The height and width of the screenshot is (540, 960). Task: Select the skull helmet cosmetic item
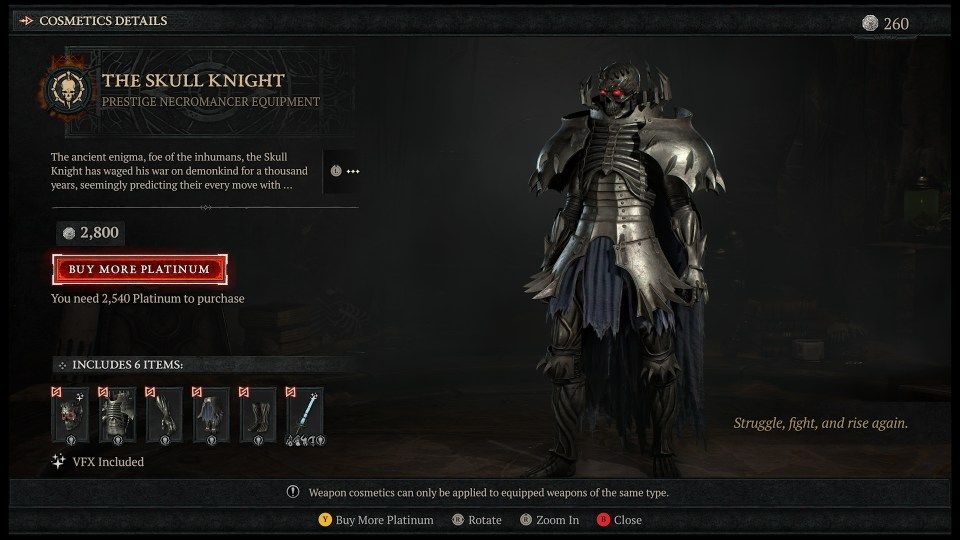click(67, 415)
